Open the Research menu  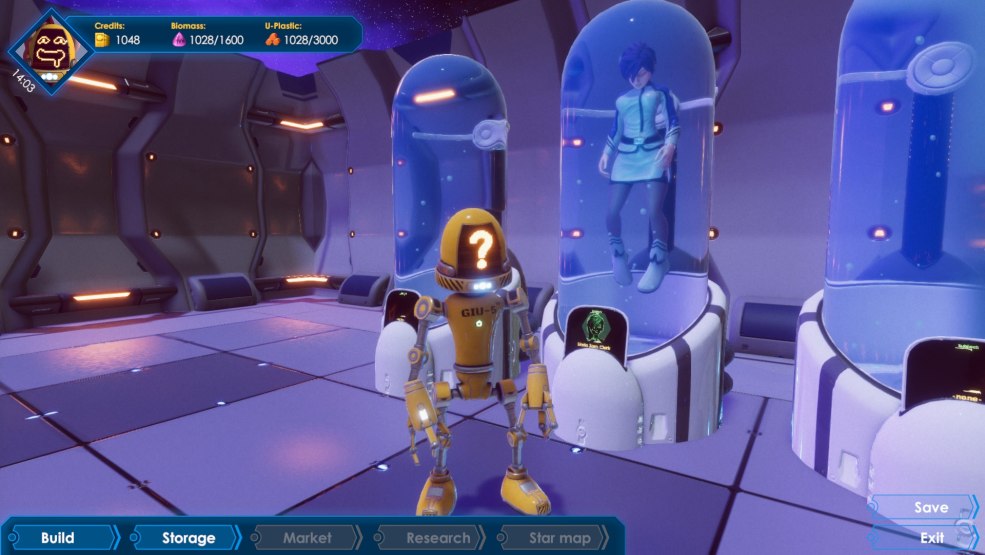437,538
